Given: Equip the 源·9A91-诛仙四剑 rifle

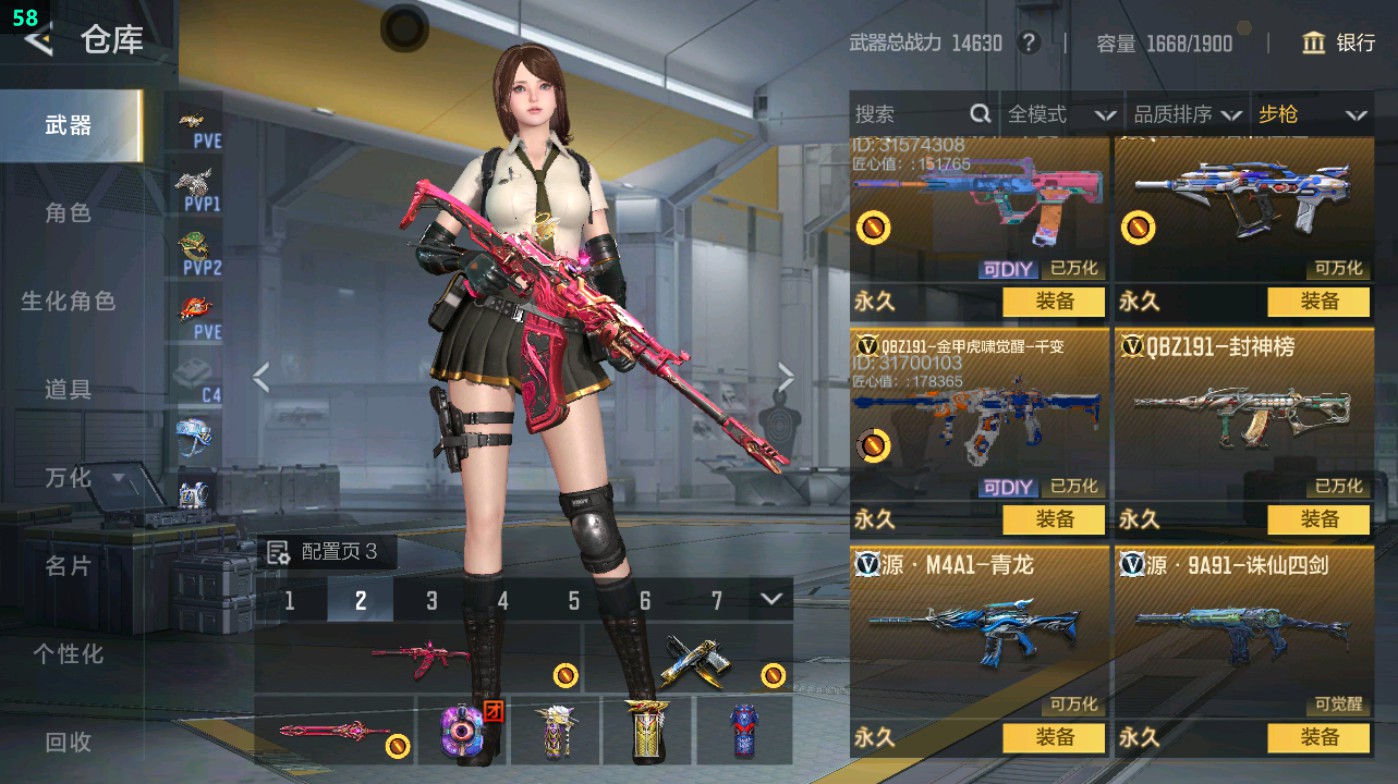Looking at the screenshot, I should (x=1318, y=738).
